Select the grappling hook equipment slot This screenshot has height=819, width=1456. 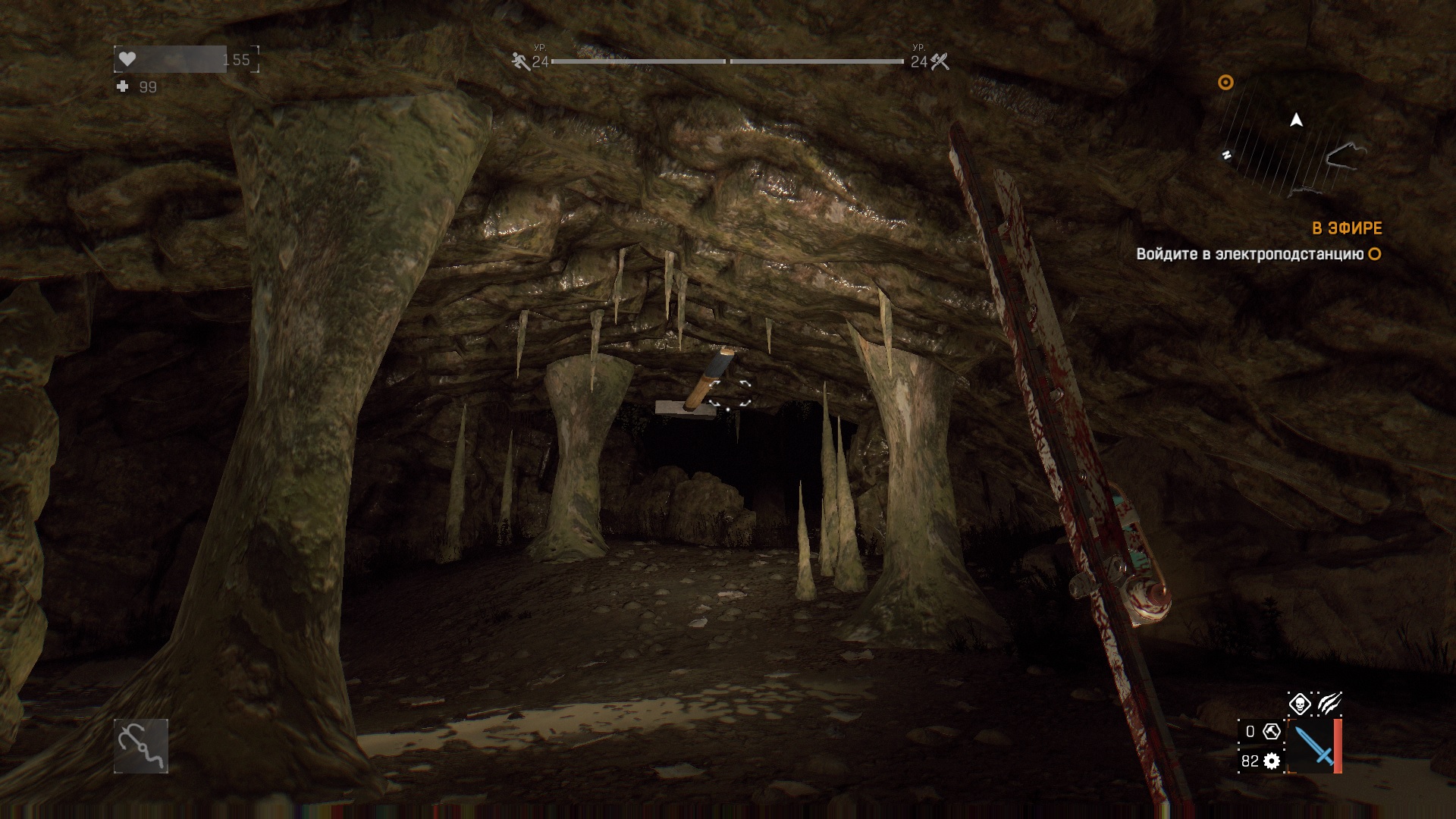(x=141, y=746)
